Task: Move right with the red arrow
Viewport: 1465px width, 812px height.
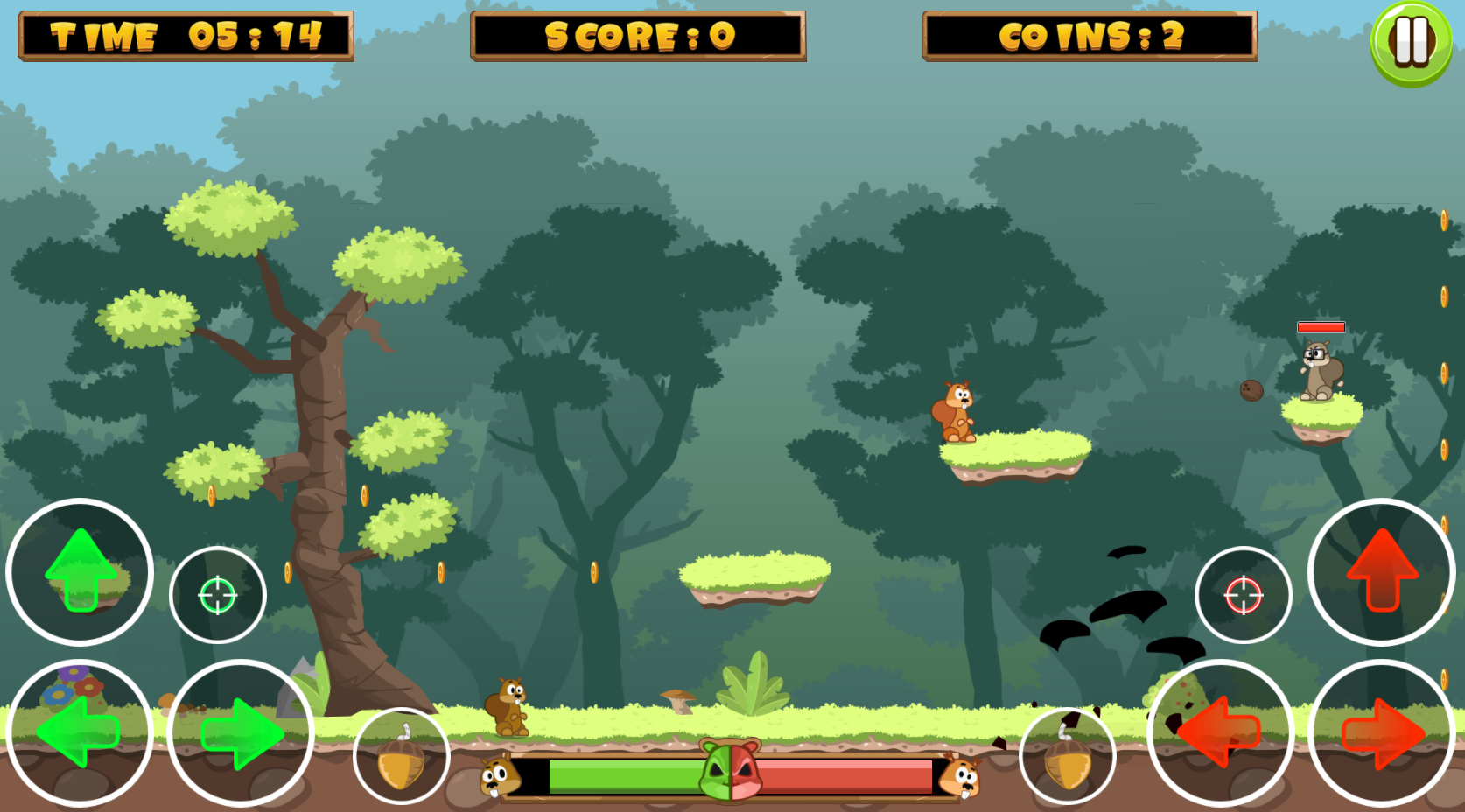Action: click(1382, 732)
